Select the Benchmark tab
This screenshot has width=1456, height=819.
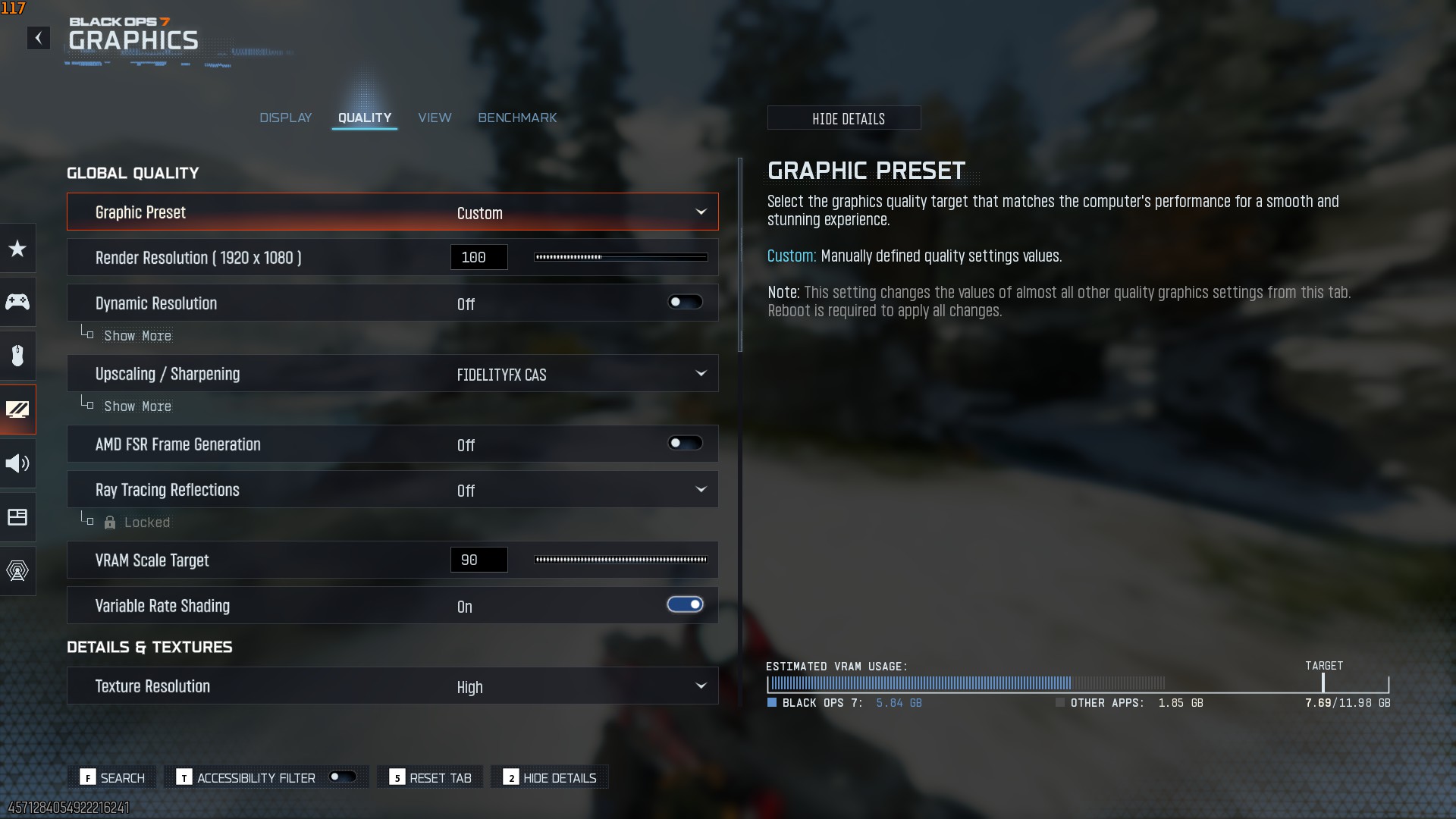click(517, 118)
